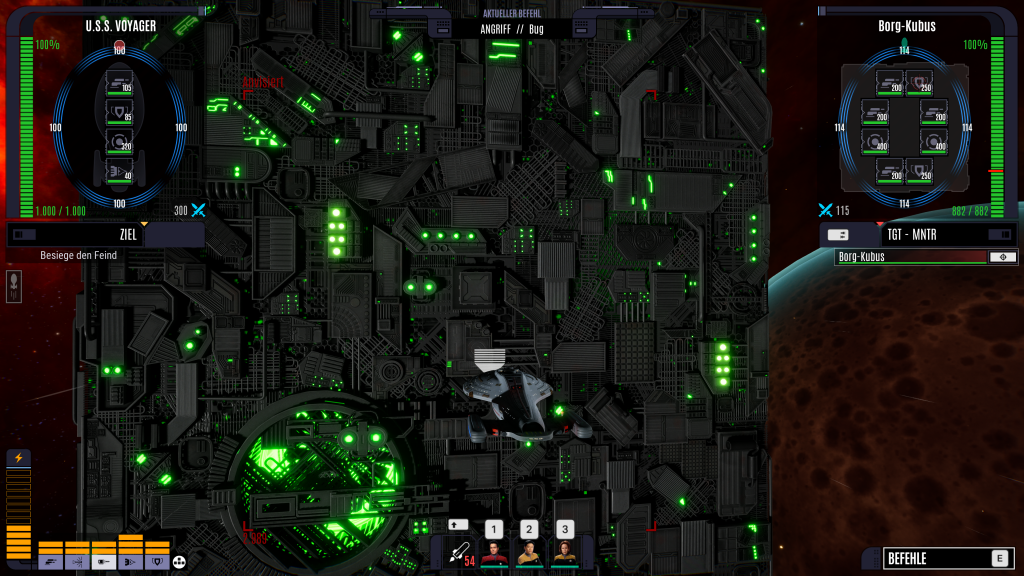This screenshot has height=576, width=1024.
Task: Toggle the TGT - MNTR panel switch
Action: pos(998,234)
